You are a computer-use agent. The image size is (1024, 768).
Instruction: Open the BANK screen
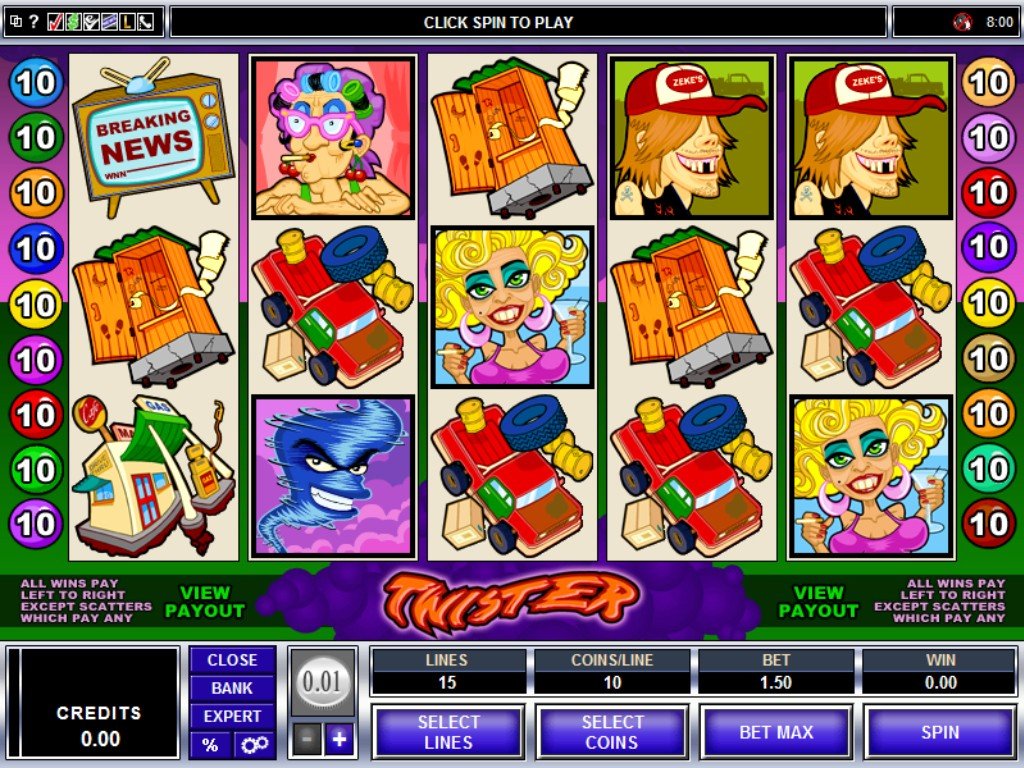click(232, 688)
